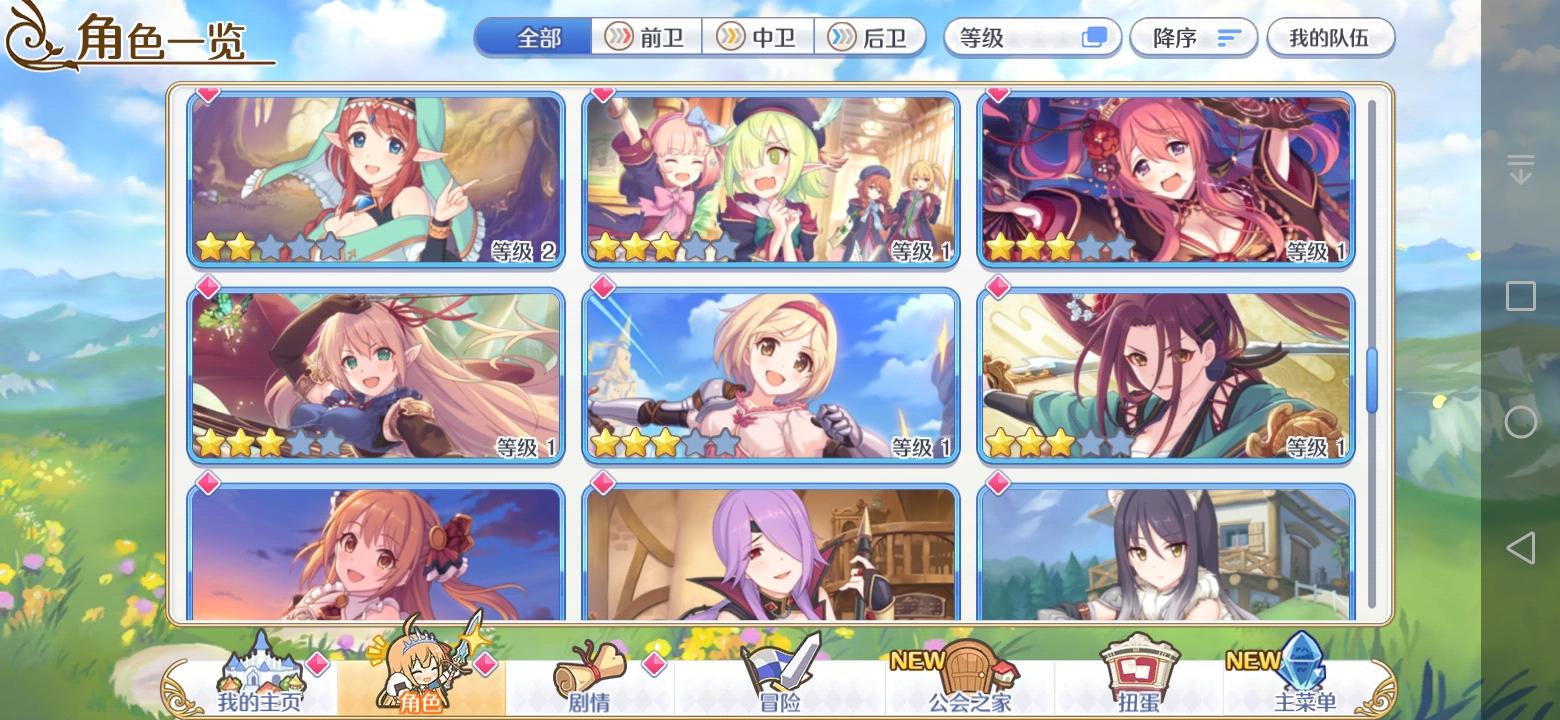Select the pink-haired character card with fan
The image size is (1560, 720).
1166,178
